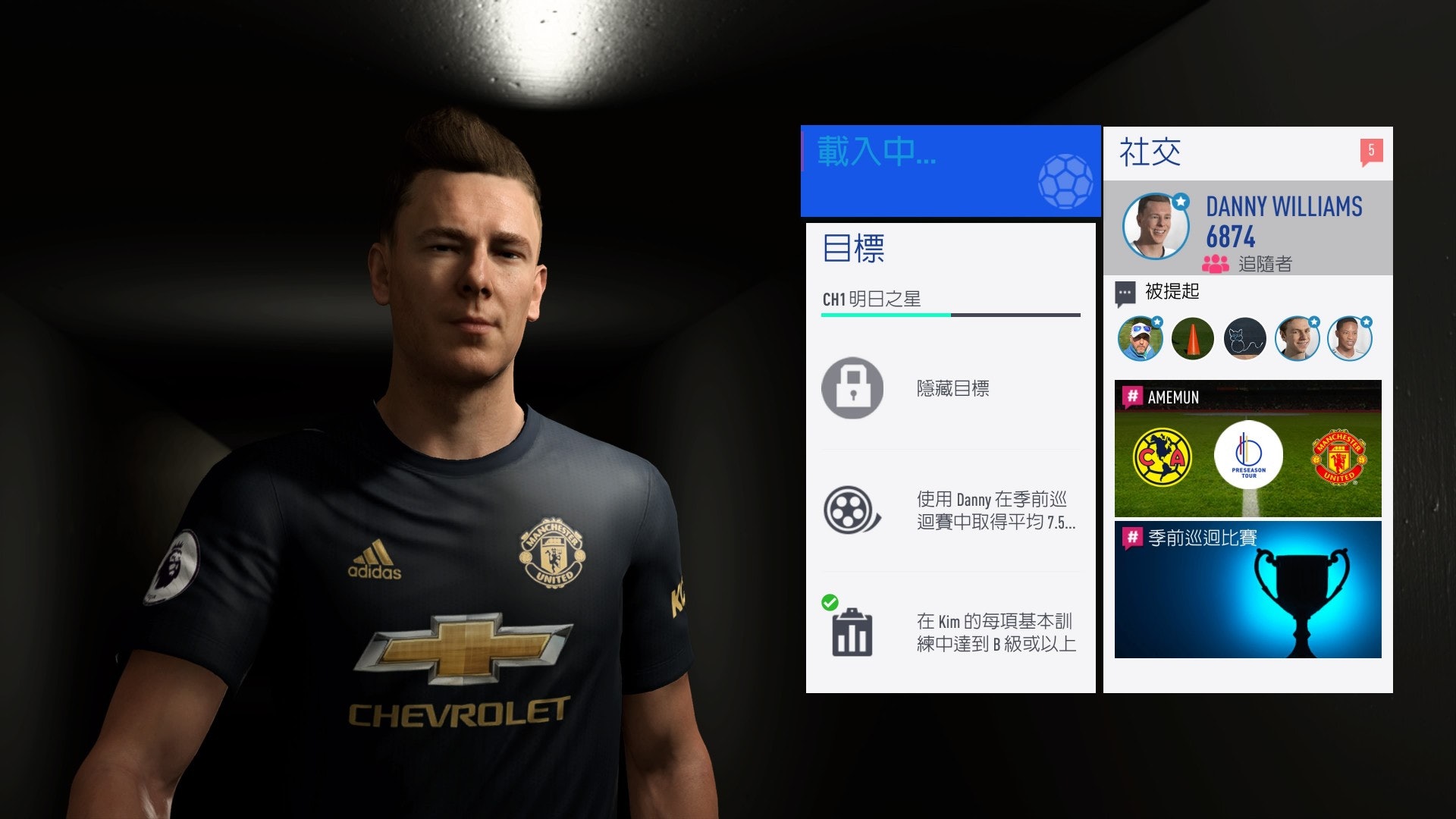Click the mentions speech bubble icon
Viewport: 1456px width, 819px height.
click(x=1125, y=292)
